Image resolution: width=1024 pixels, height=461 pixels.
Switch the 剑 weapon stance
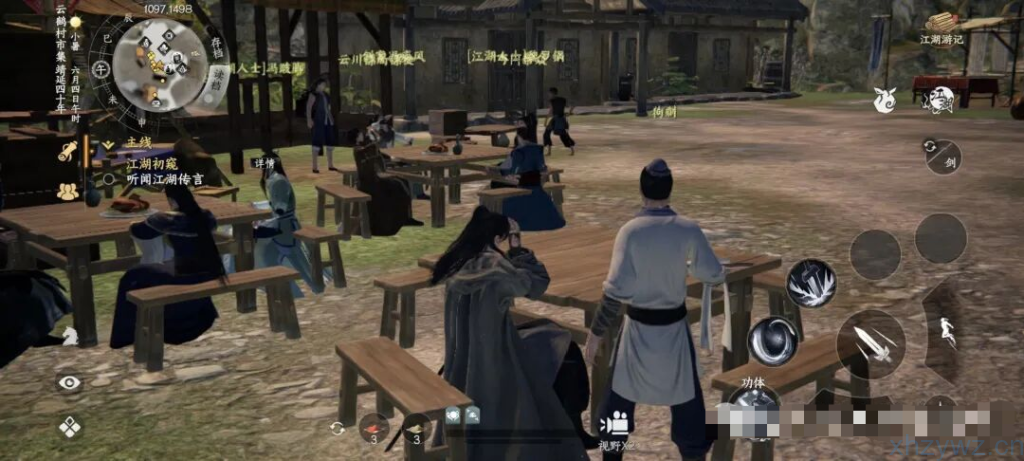942,156
